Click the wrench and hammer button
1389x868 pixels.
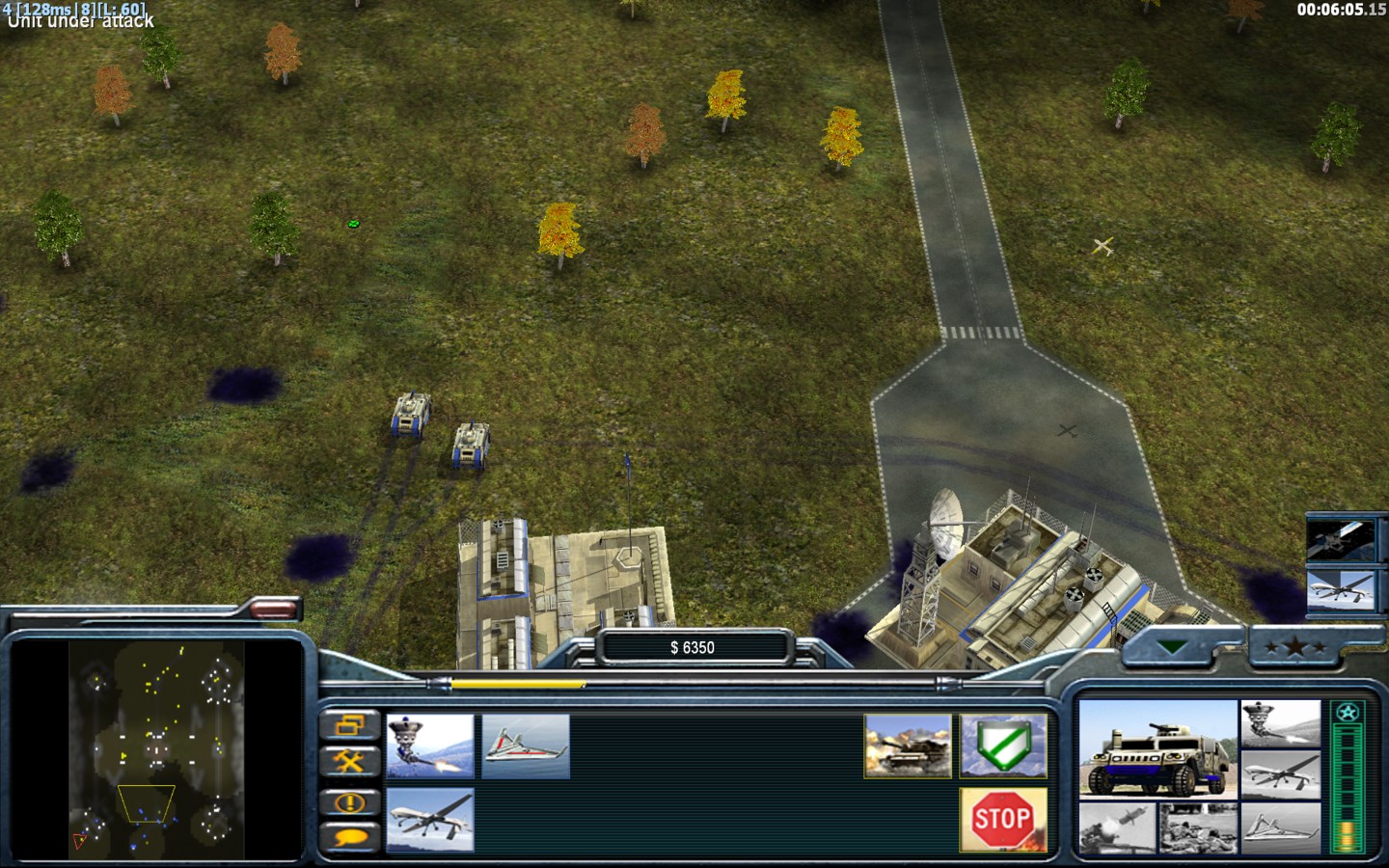(x=349, y=762)
